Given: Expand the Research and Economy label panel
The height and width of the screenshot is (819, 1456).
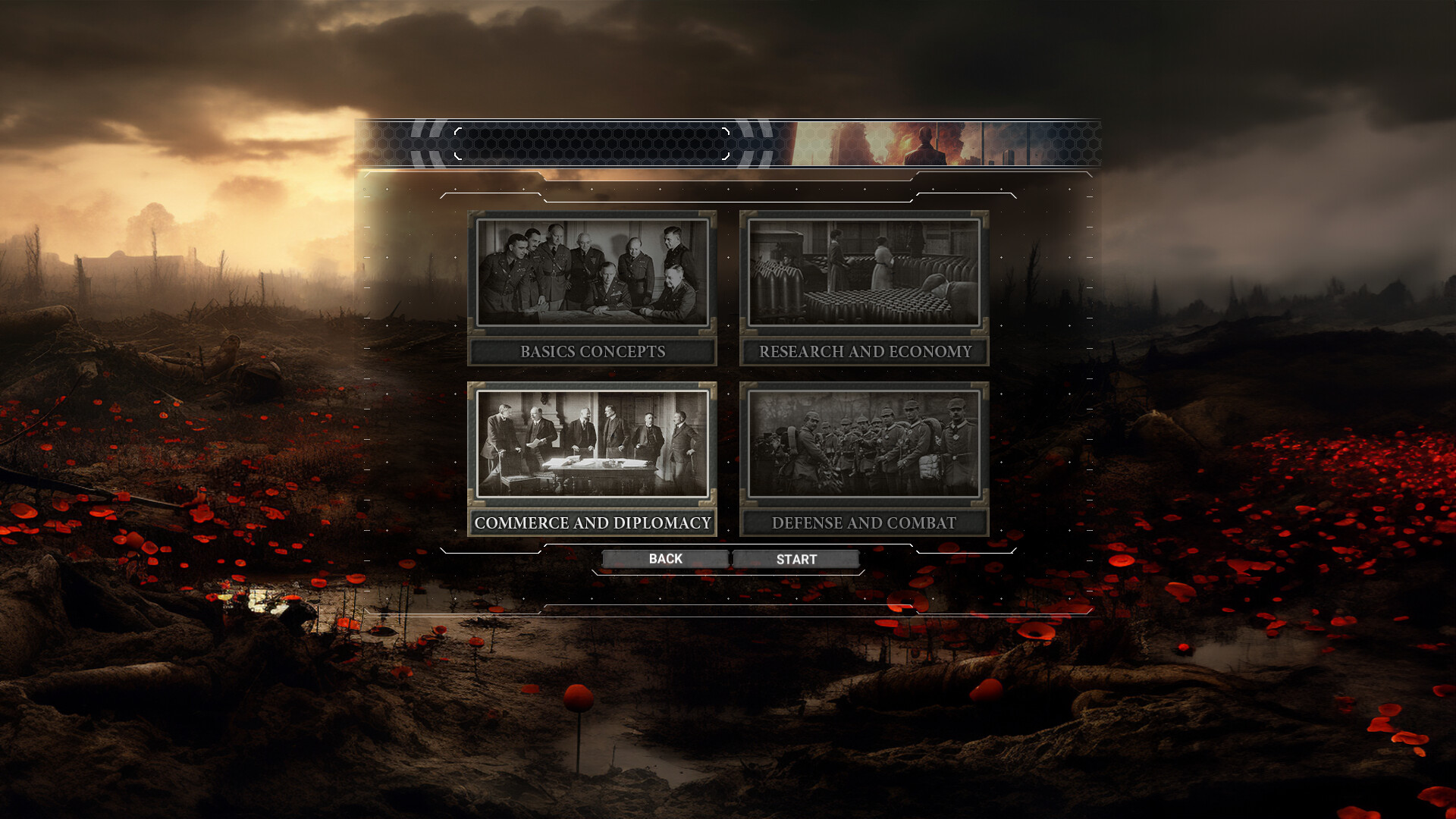Looking at the screenshot, I should click(x=864, y=351).
